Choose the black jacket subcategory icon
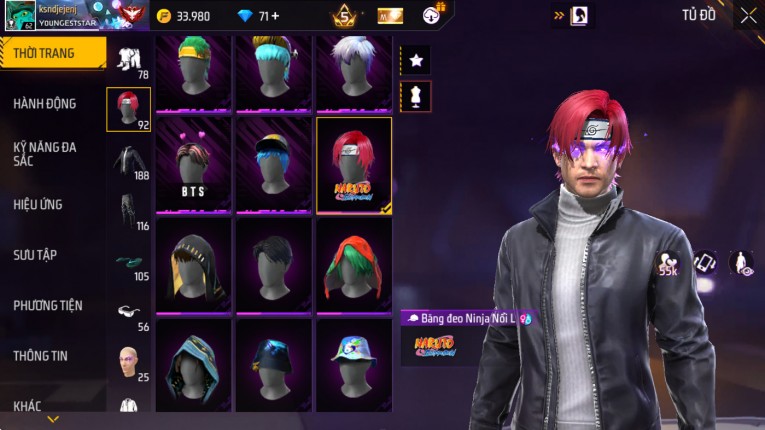 tap(128, 160)
